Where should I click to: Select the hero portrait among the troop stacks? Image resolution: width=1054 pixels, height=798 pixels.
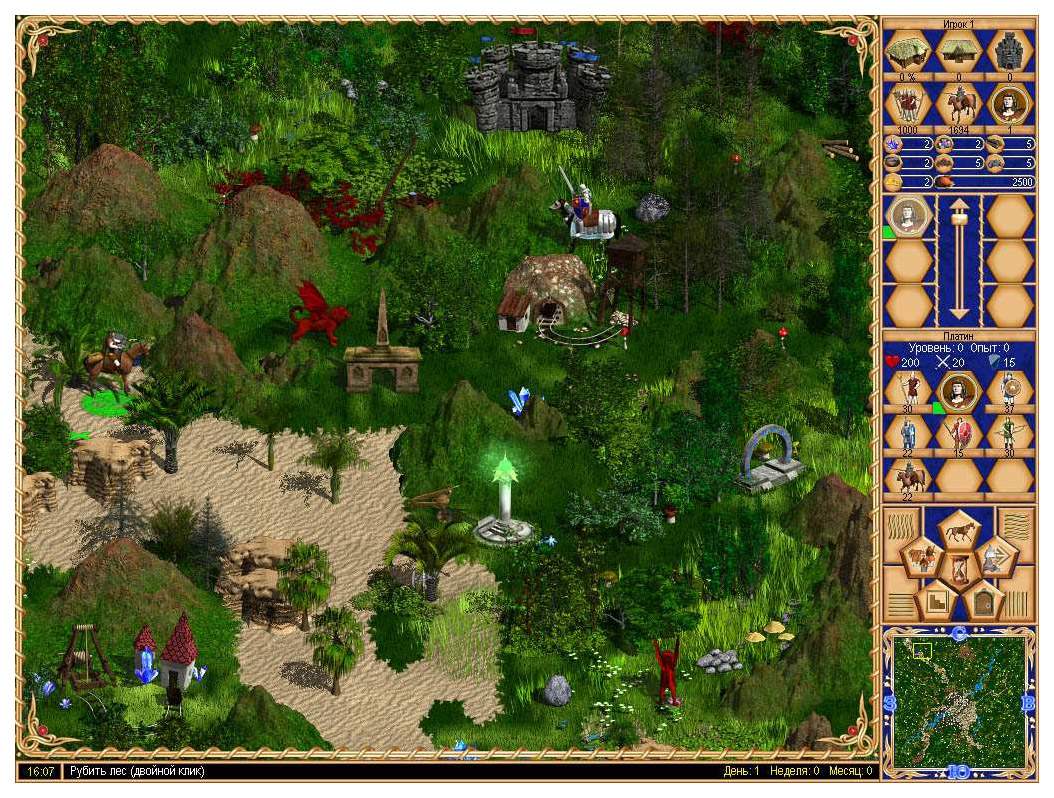960,389
